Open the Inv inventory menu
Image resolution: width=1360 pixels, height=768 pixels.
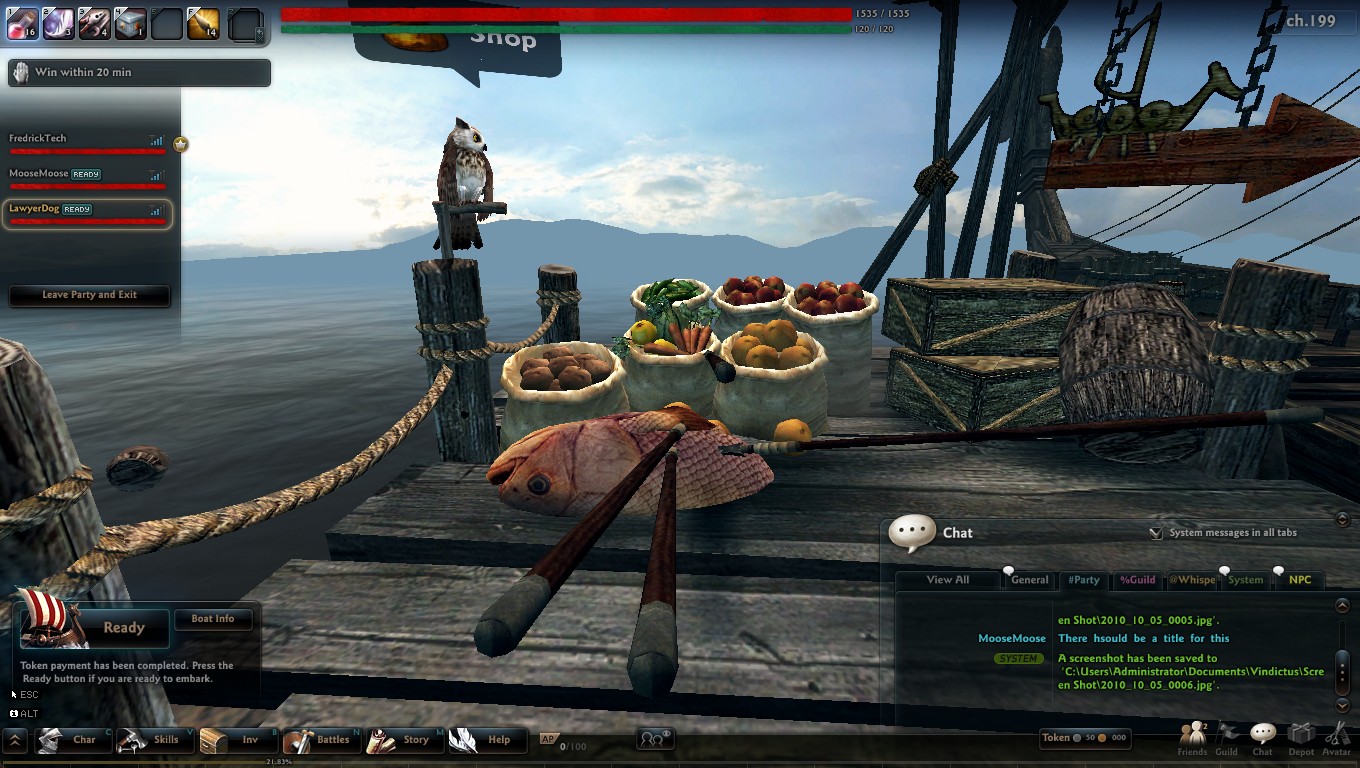pyautogui.click(x=238, y=740)
